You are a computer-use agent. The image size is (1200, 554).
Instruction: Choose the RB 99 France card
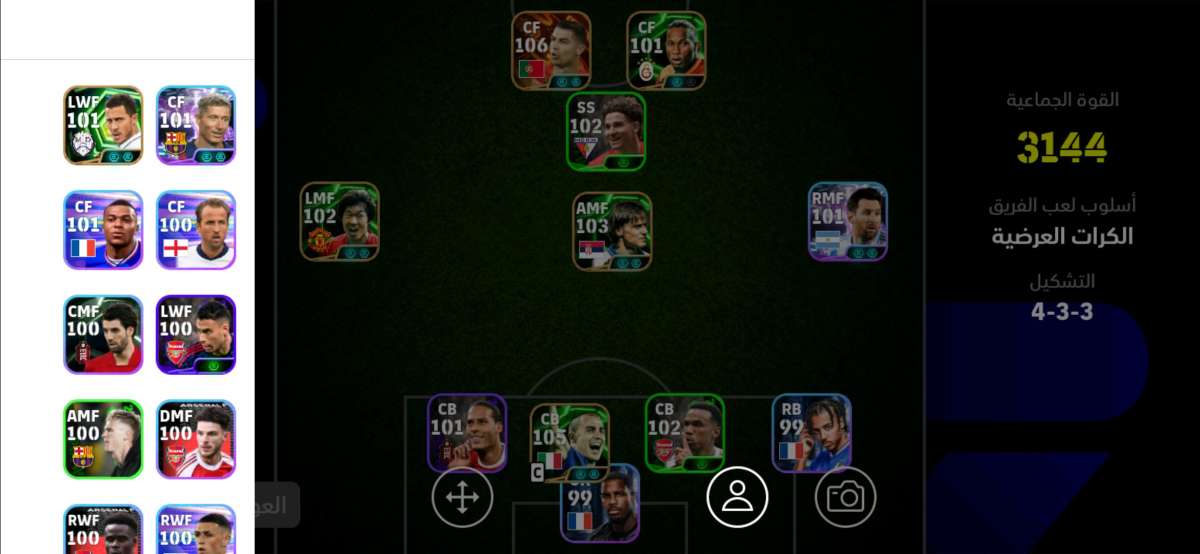811,432
